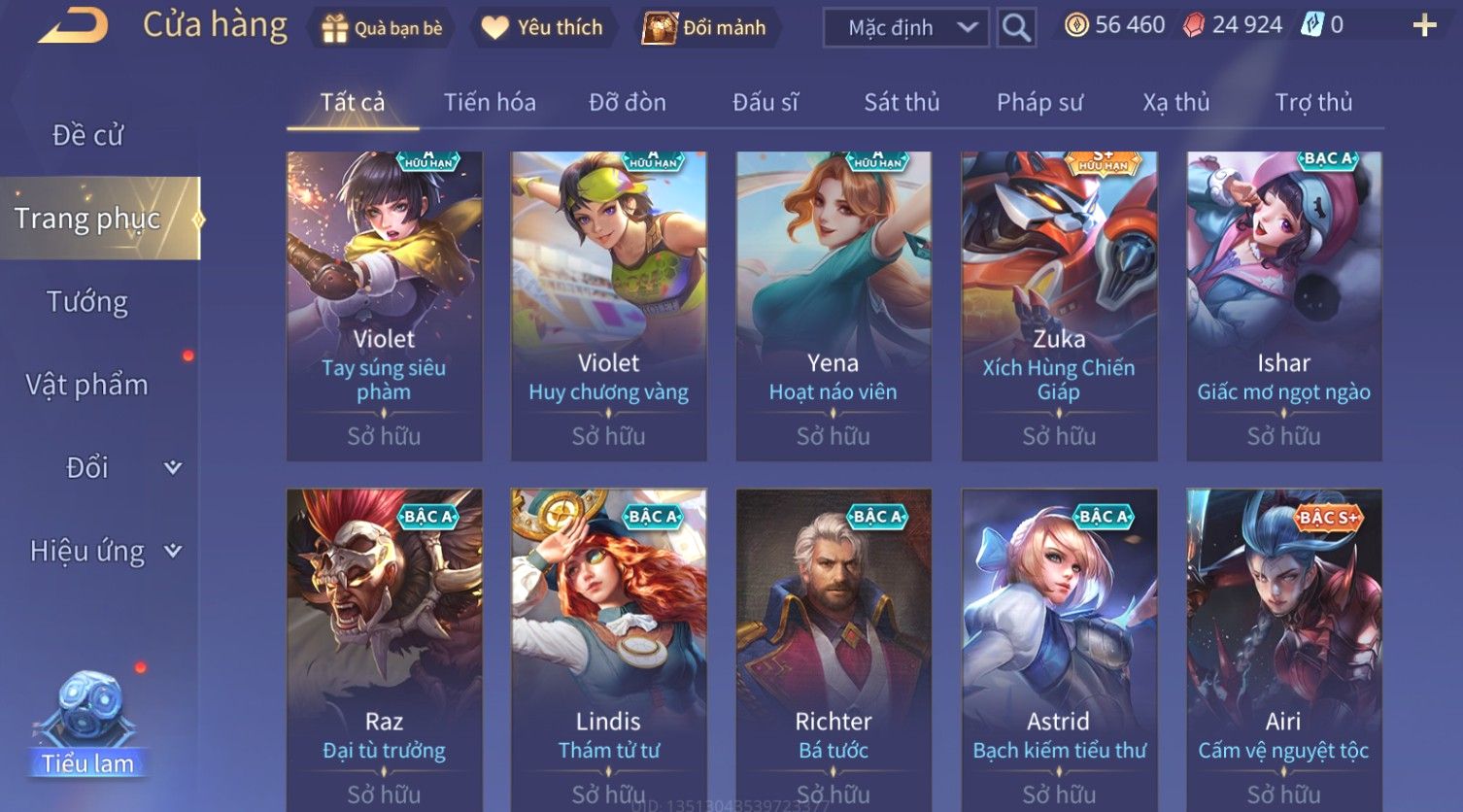Switch to the Đỡ đòn tab
This screenshot has width=1463, height=812.
[x=628, y=102]
